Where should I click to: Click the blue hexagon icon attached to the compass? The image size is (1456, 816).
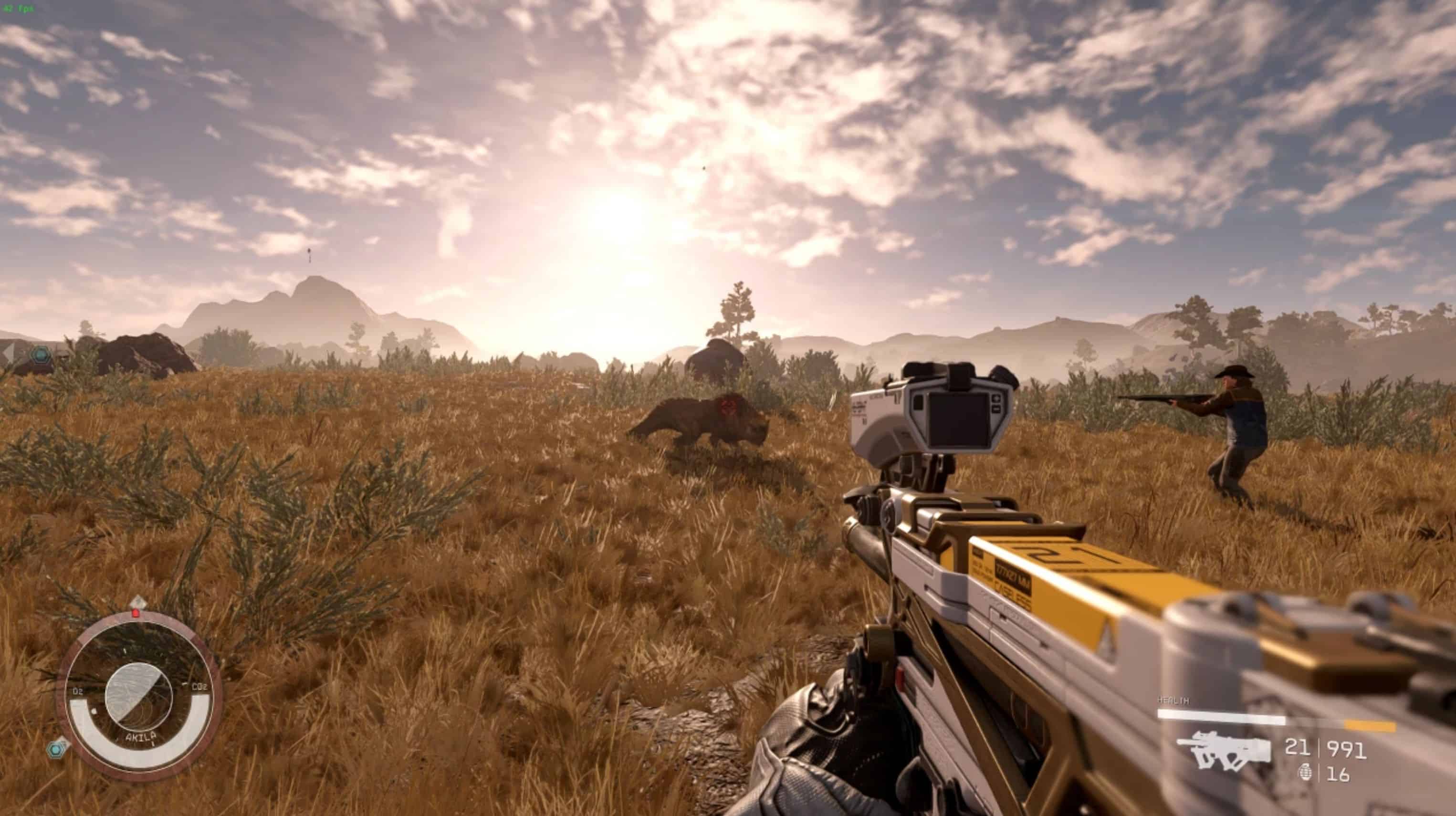57,750
